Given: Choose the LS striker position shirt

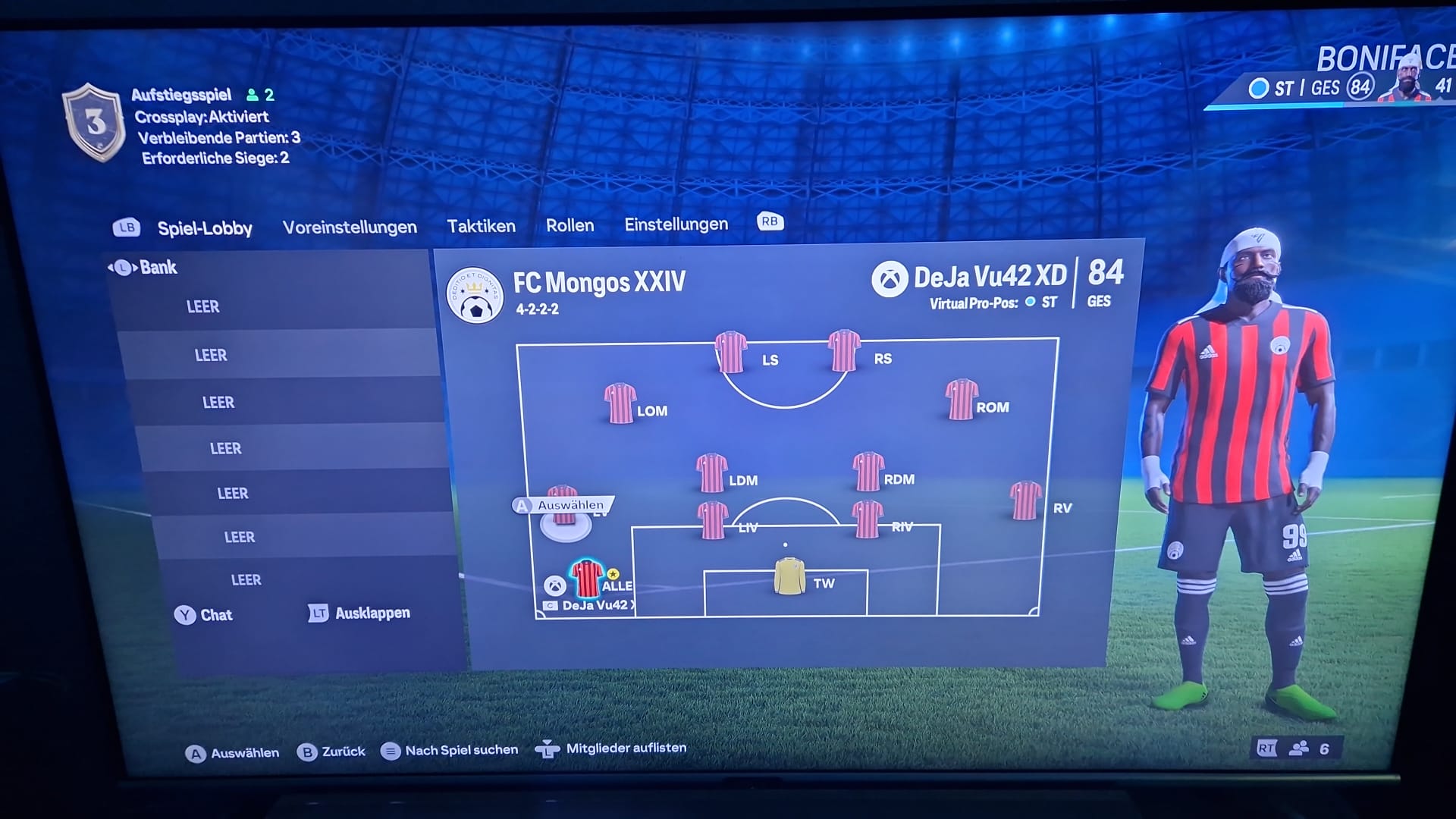Looking at the screenshot, I should 731,353.
